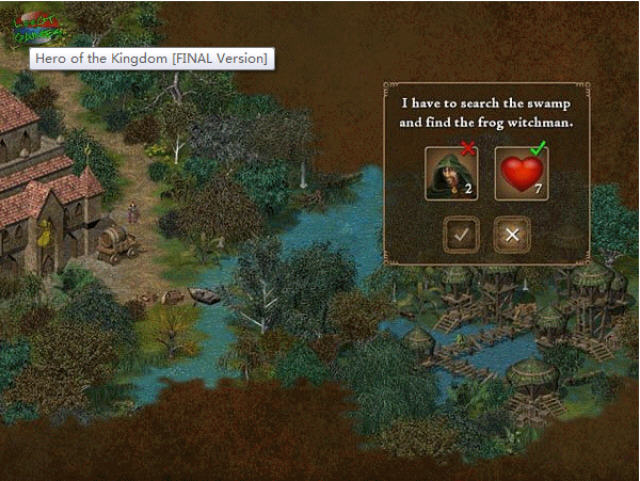Confirm the swamp search with the checkmark button

(x=461, y=235)
